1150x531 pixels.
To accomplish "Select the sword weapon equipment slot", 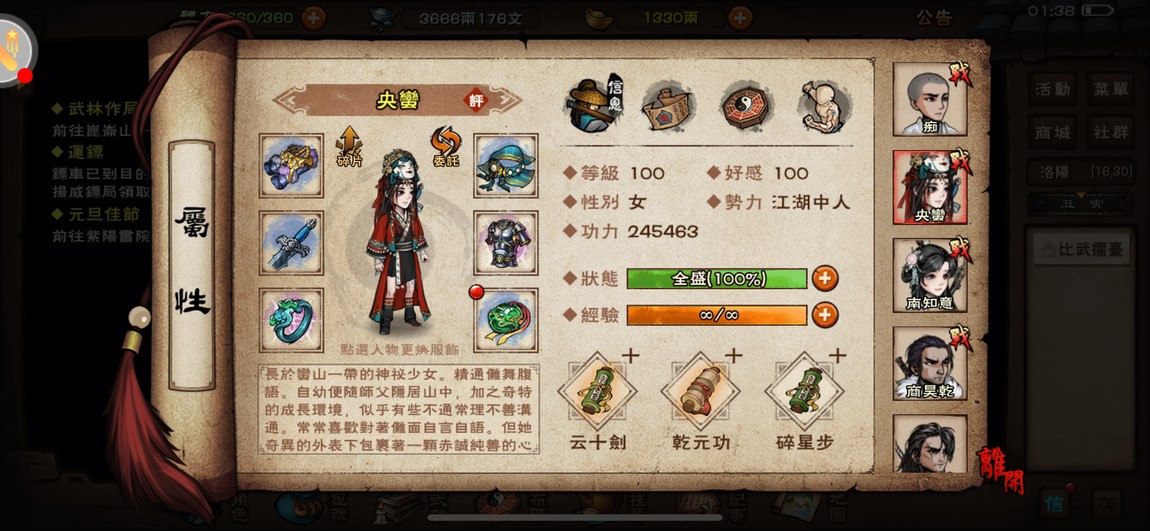I will (291, 242).
